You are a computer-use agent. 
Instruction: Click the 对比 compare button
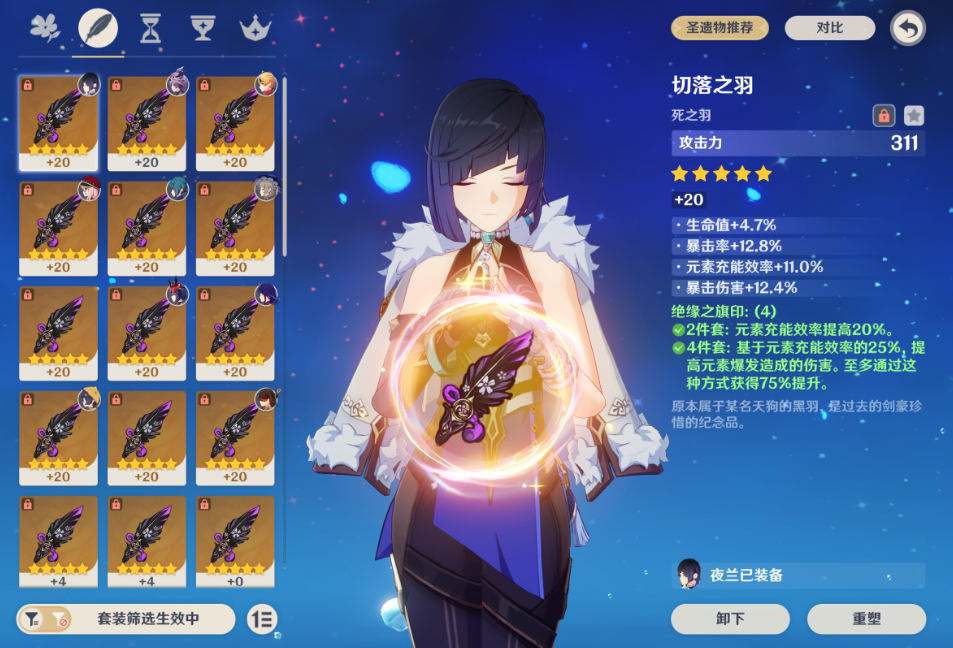[829, 28]
